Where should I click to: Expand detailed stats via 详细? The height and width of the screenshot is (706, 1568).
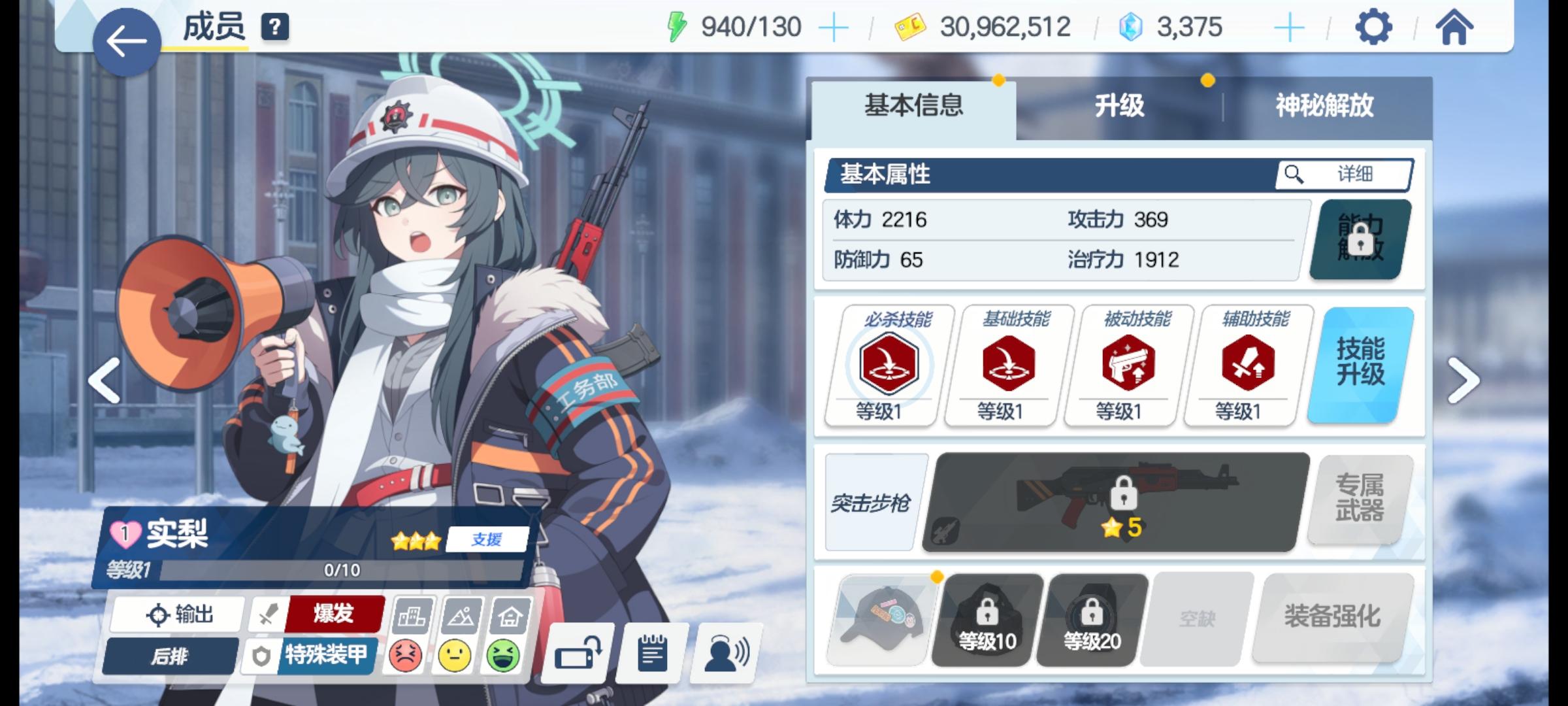click(1346, 175)
